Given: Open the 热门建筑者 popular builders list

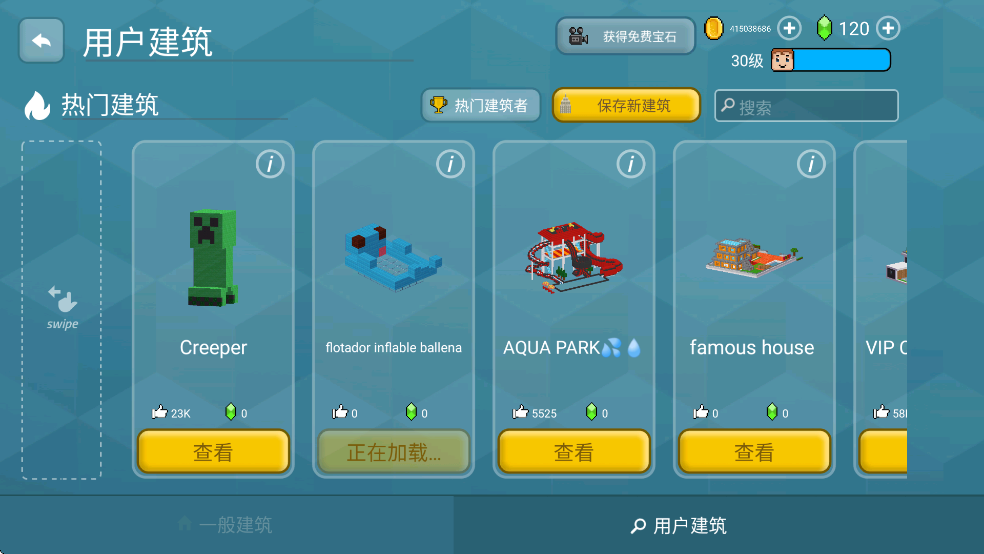Looking at the screenshot, I should tap(480, 105).
